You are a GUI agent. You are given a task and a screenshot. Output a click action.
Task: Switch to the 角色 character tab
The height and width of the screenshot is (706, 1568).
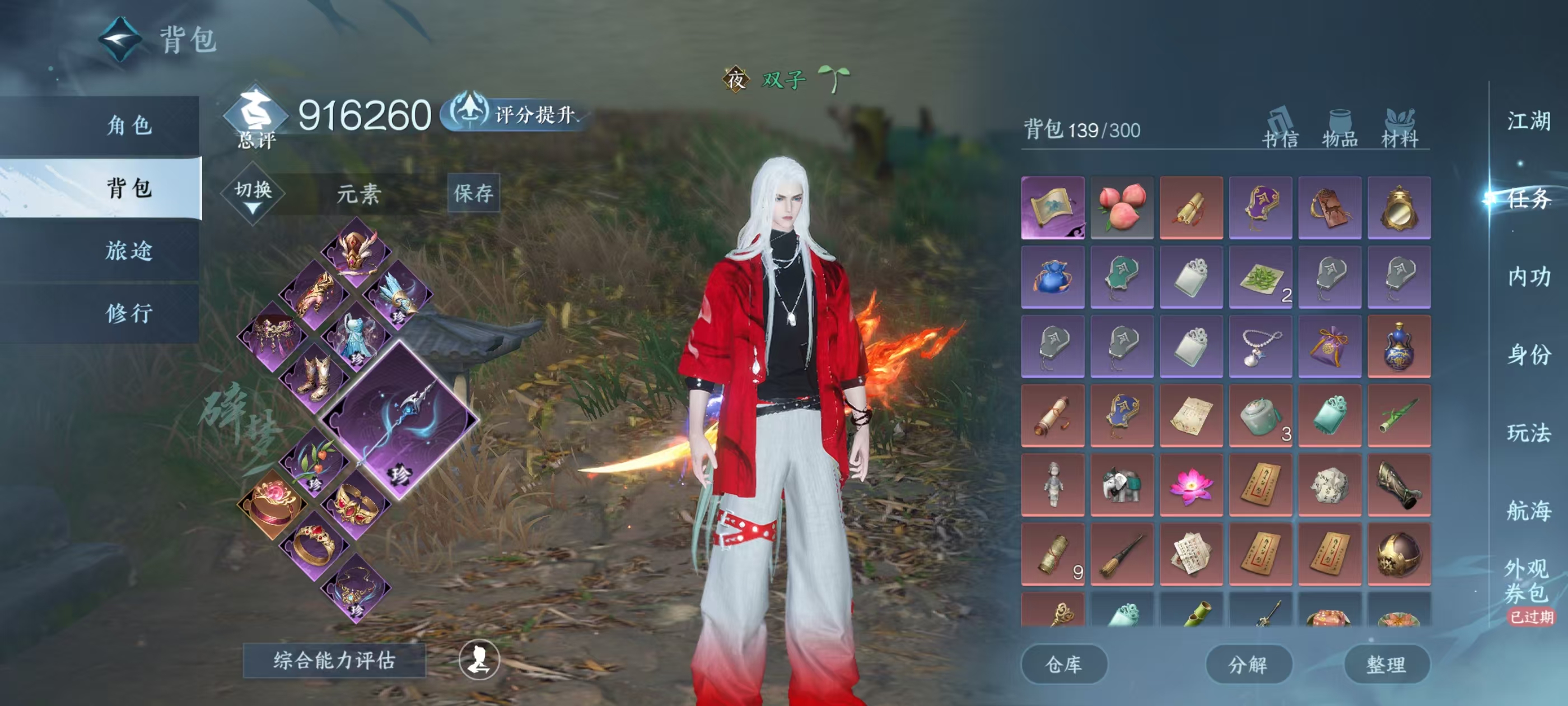tap(129, 126)
